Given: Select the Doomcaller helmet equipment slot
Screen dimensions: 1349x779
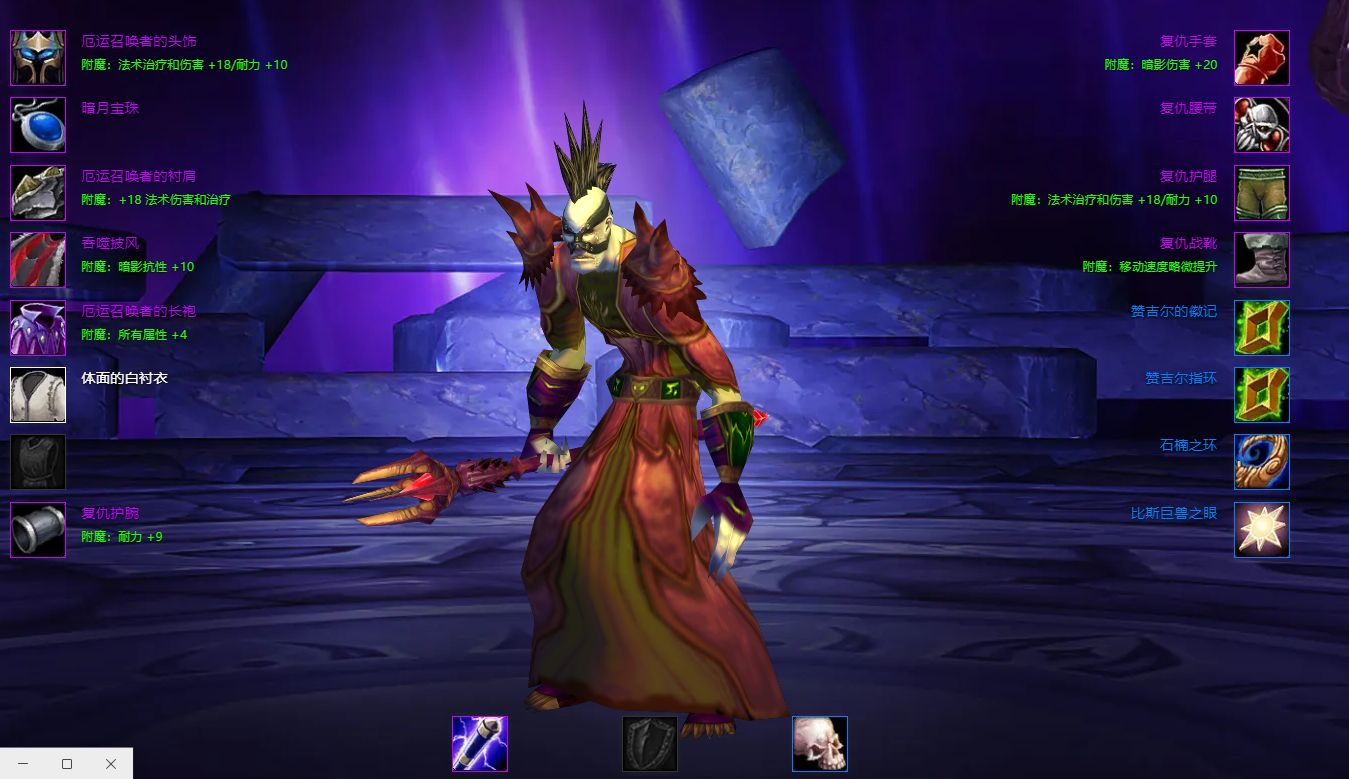Looking at the screenshot, I should pyautogui.click(x=38, y=58).
